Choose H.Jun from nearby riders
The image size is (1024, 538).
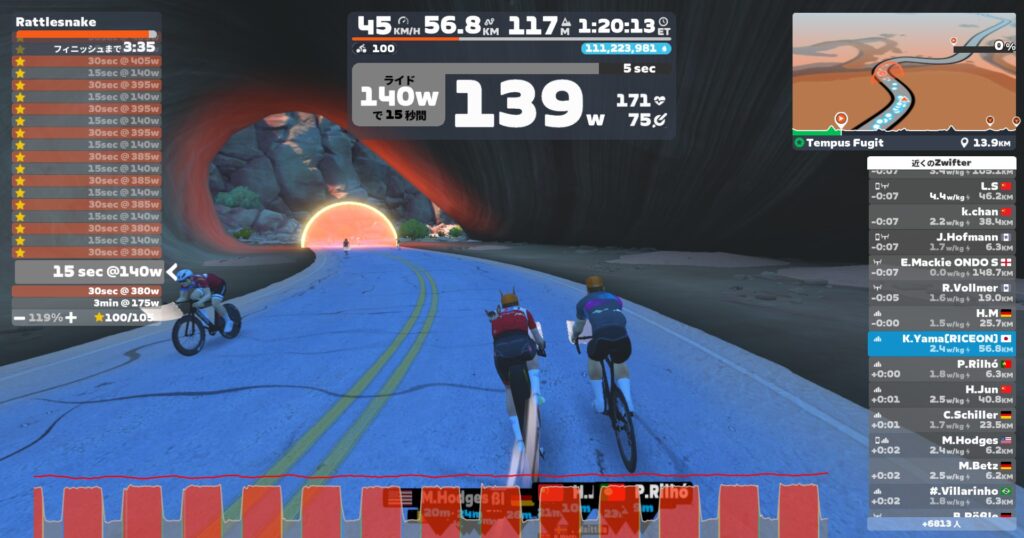[x=941, y=394]
